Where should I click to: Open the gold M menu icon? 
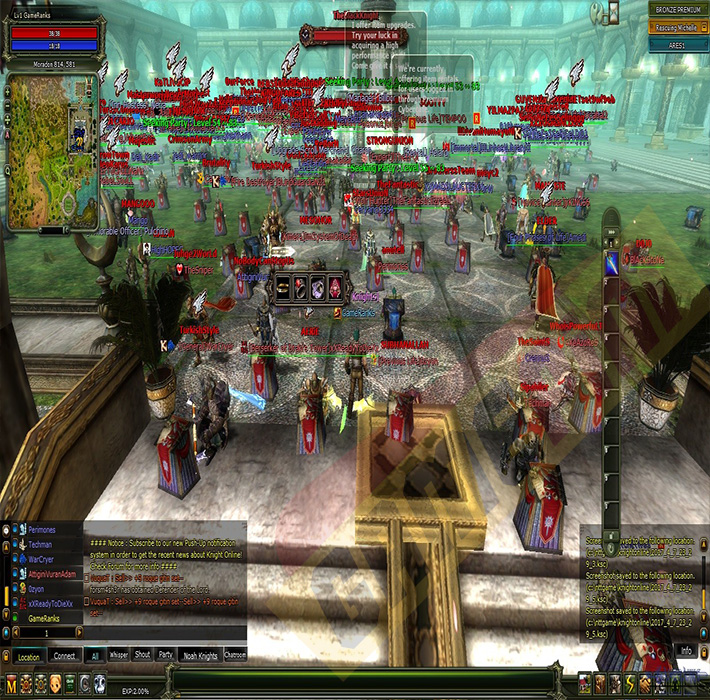point(11,683)
